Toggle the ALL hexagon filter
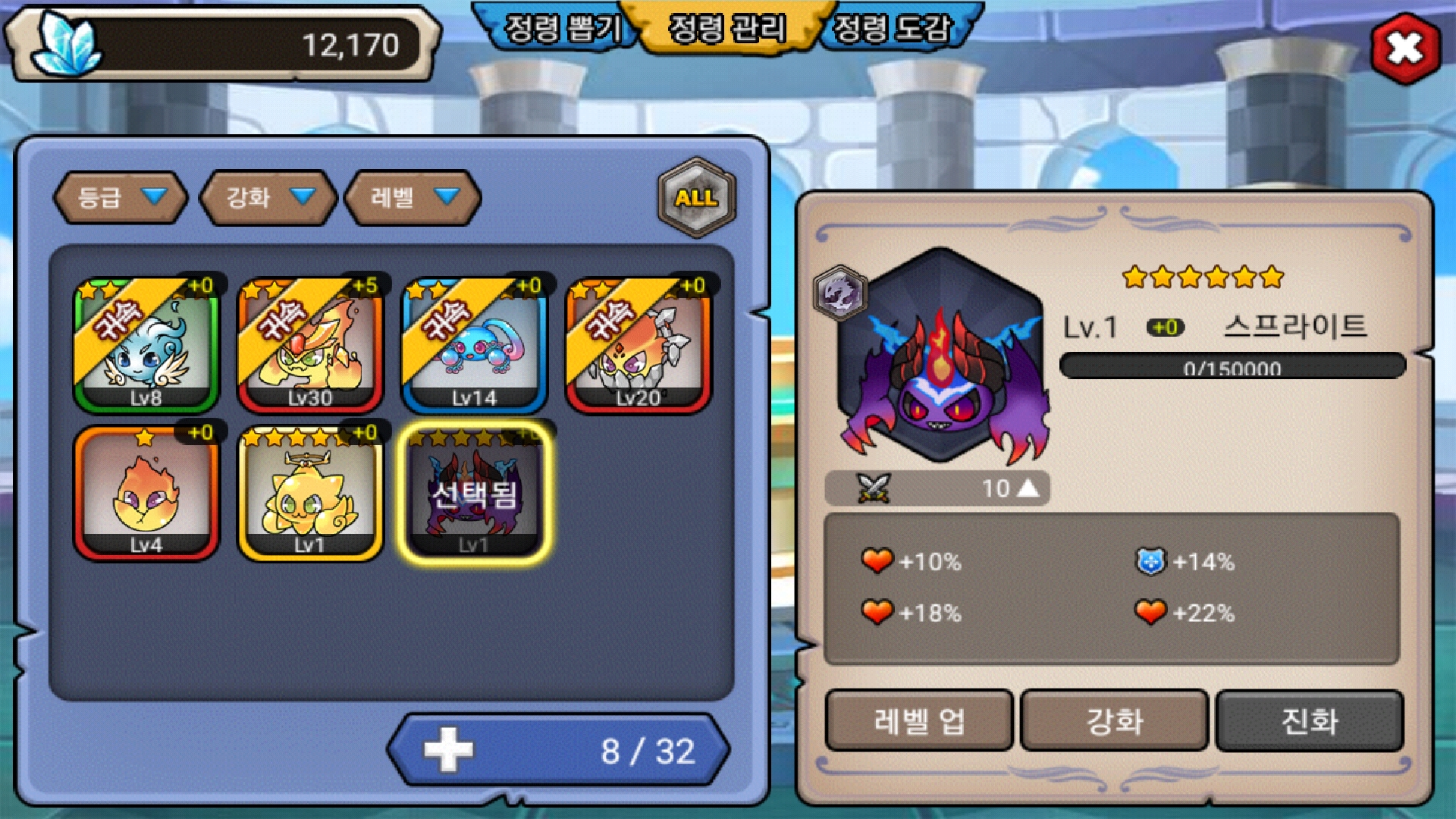 pos(696,198)
